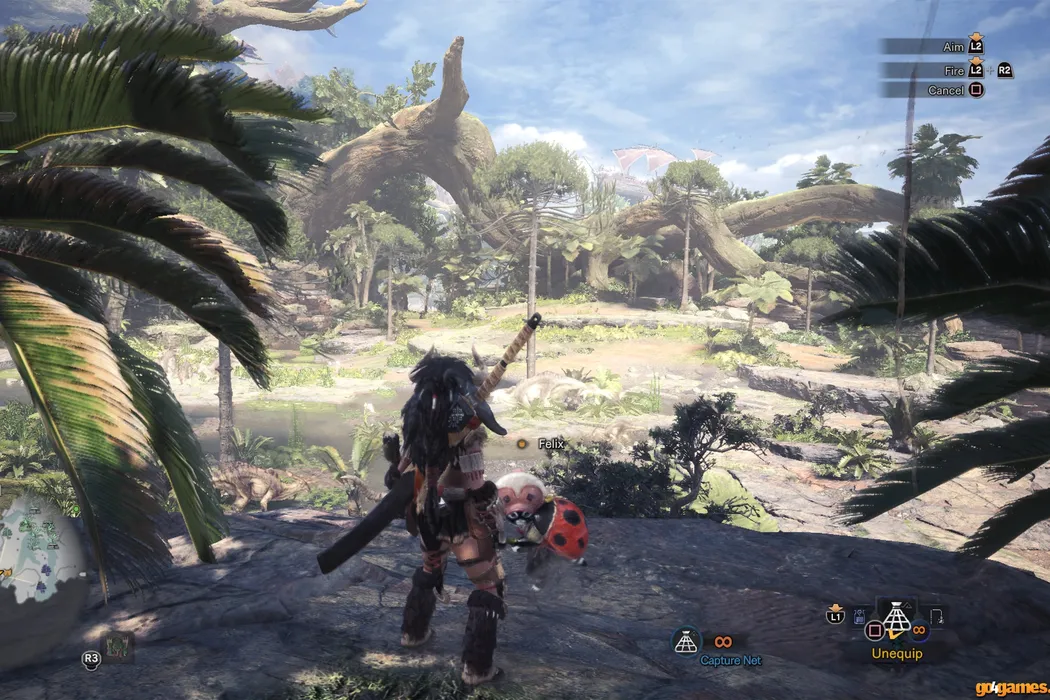
Task: Select the Capture Net icon above Unequip
Action: (895, 620)
